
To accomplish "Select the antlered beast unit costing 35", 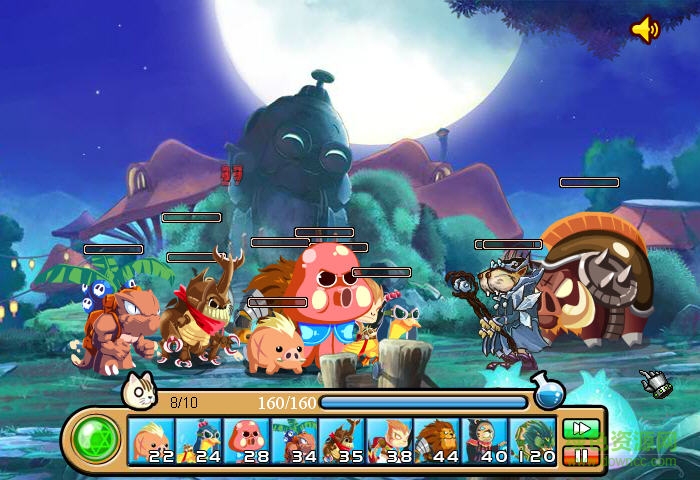I will tap(343, 441).
